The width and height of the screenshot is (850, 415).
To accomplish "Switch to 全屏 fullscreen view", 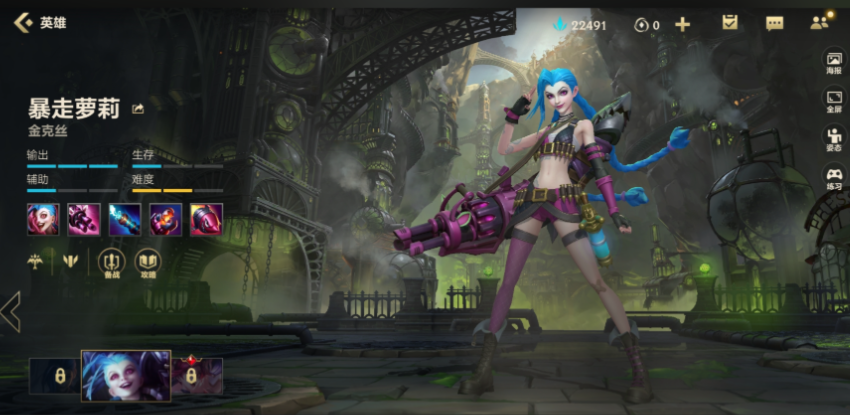I will [x=833, y=102].
